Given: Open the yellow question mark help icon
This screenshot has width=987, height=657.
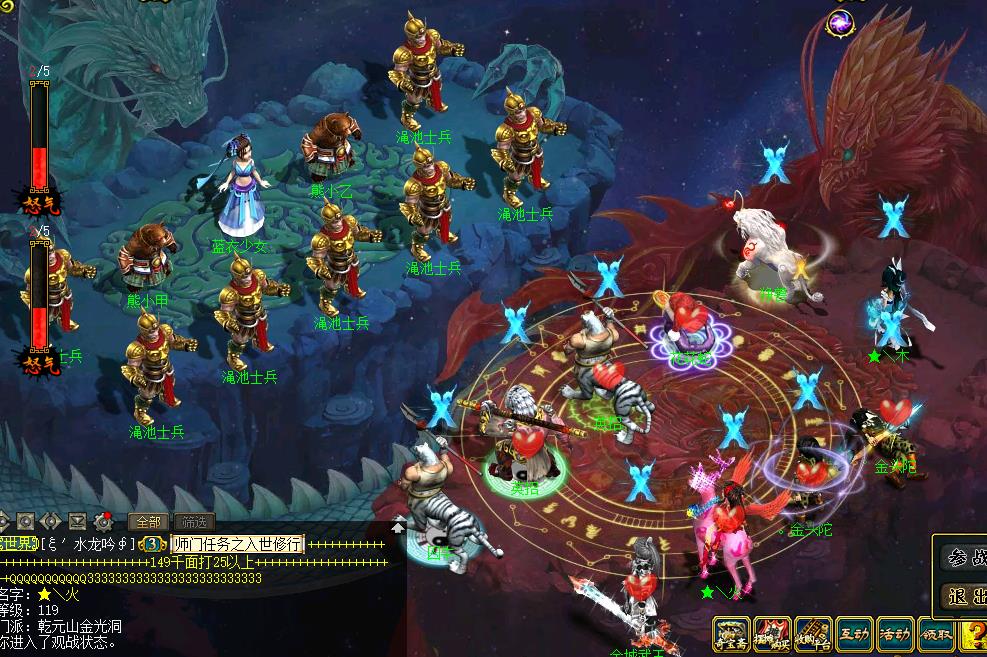Looking at the screenshot, I should [x=973, y=634].
